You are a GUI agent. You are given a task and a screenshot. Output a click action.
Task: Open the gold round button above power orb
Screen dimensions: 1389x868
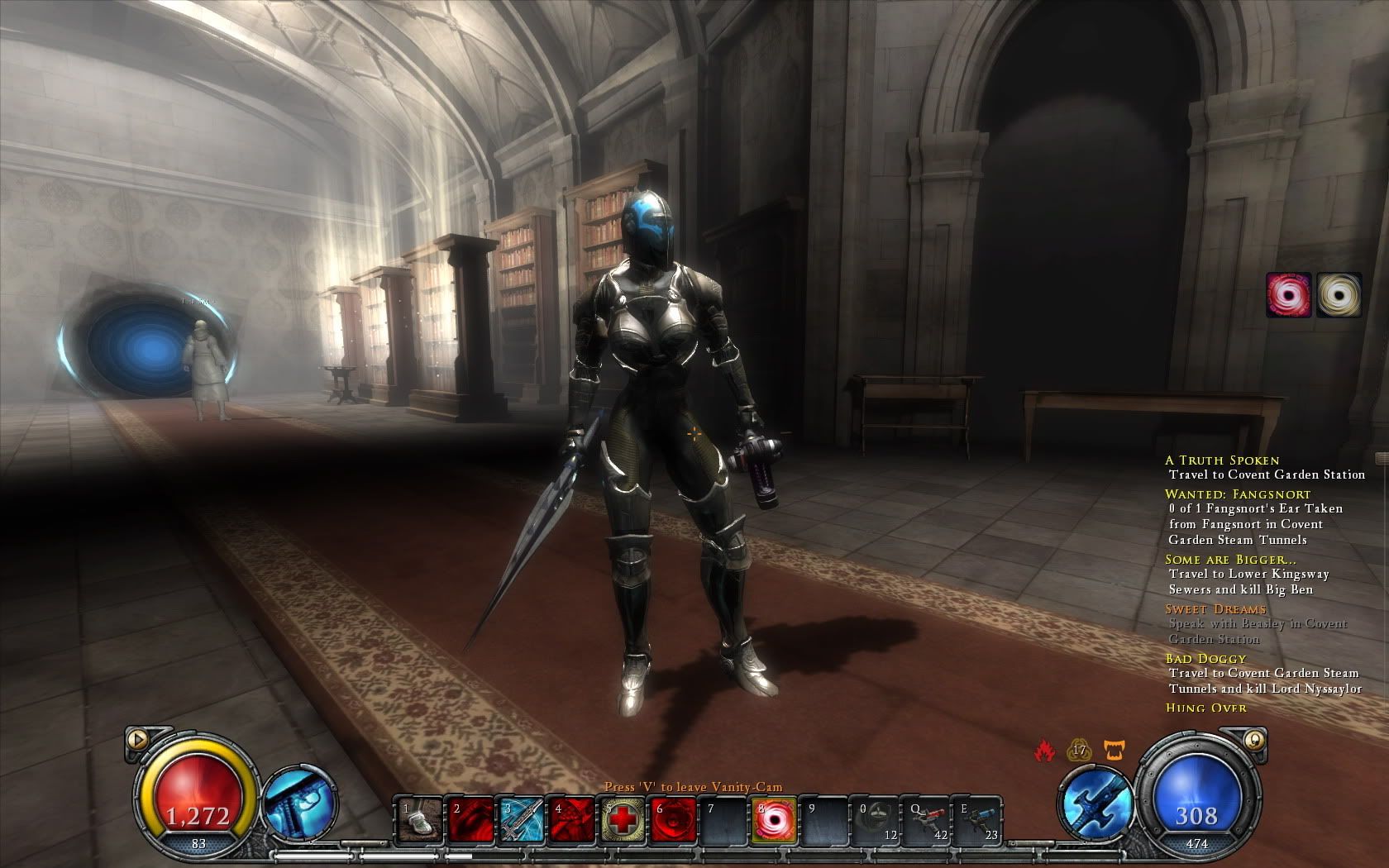point(1254,739)
